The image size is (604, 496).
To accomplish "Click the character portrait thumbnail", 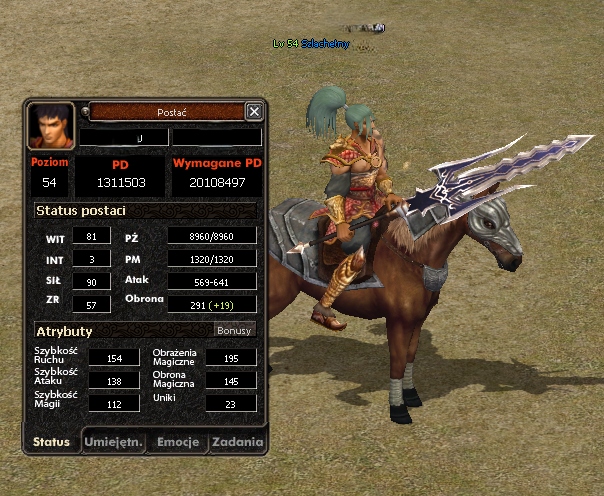I will (x=51, y=126).
